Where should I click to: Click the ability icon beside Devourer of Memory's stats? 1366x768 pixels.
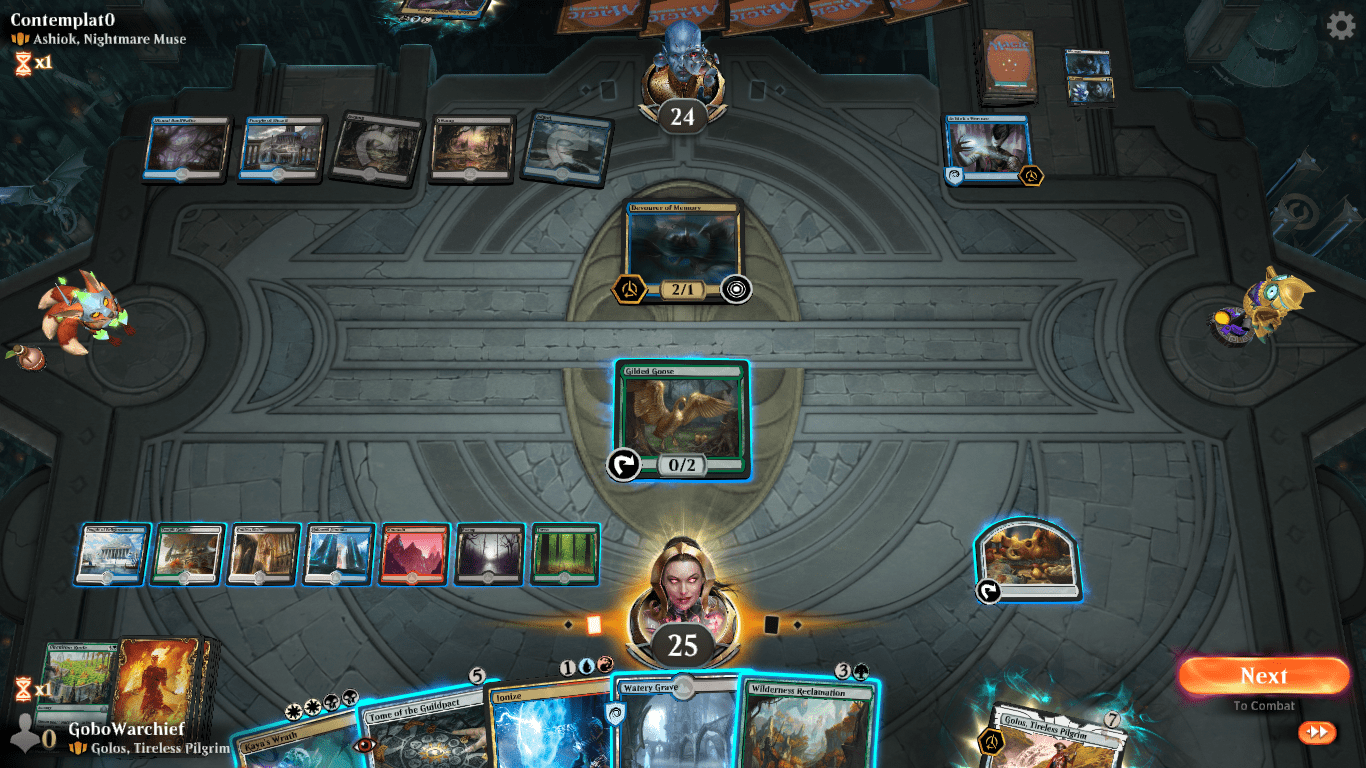pos(738,289)
